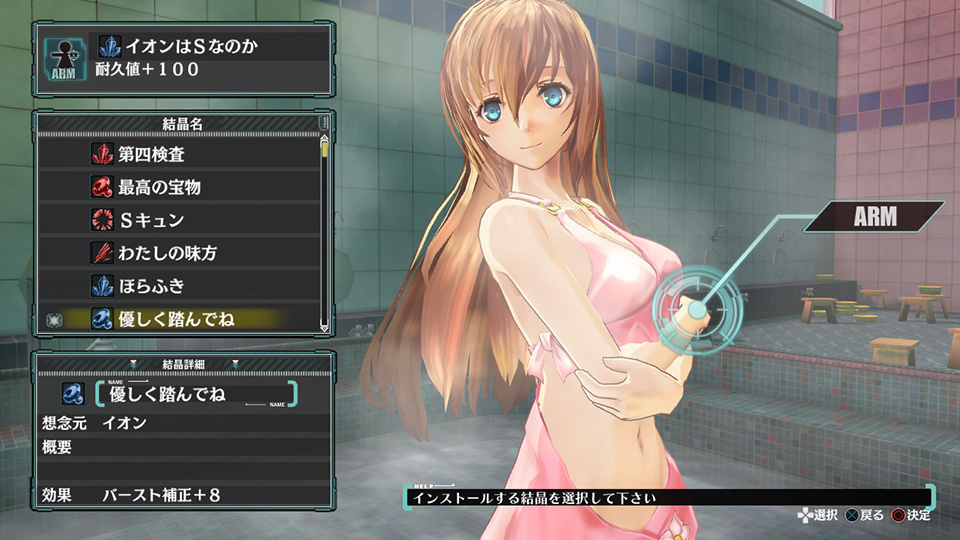Click the ARM body part label
The width and height of the screenshot is (960, 540).
tap(874, 216)
